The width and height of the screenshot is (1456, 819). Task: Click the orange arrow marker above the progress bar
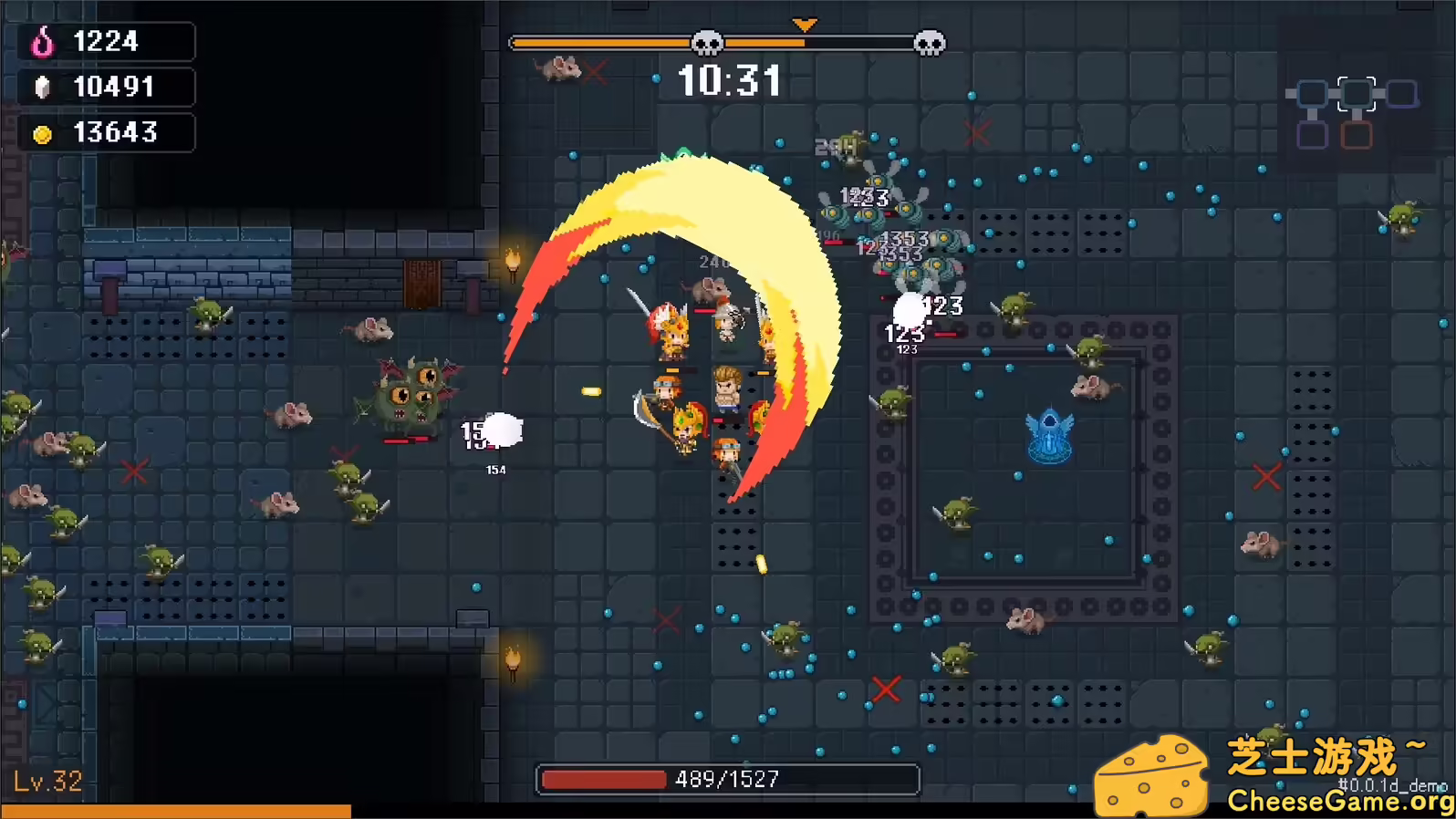pos(806,22)
